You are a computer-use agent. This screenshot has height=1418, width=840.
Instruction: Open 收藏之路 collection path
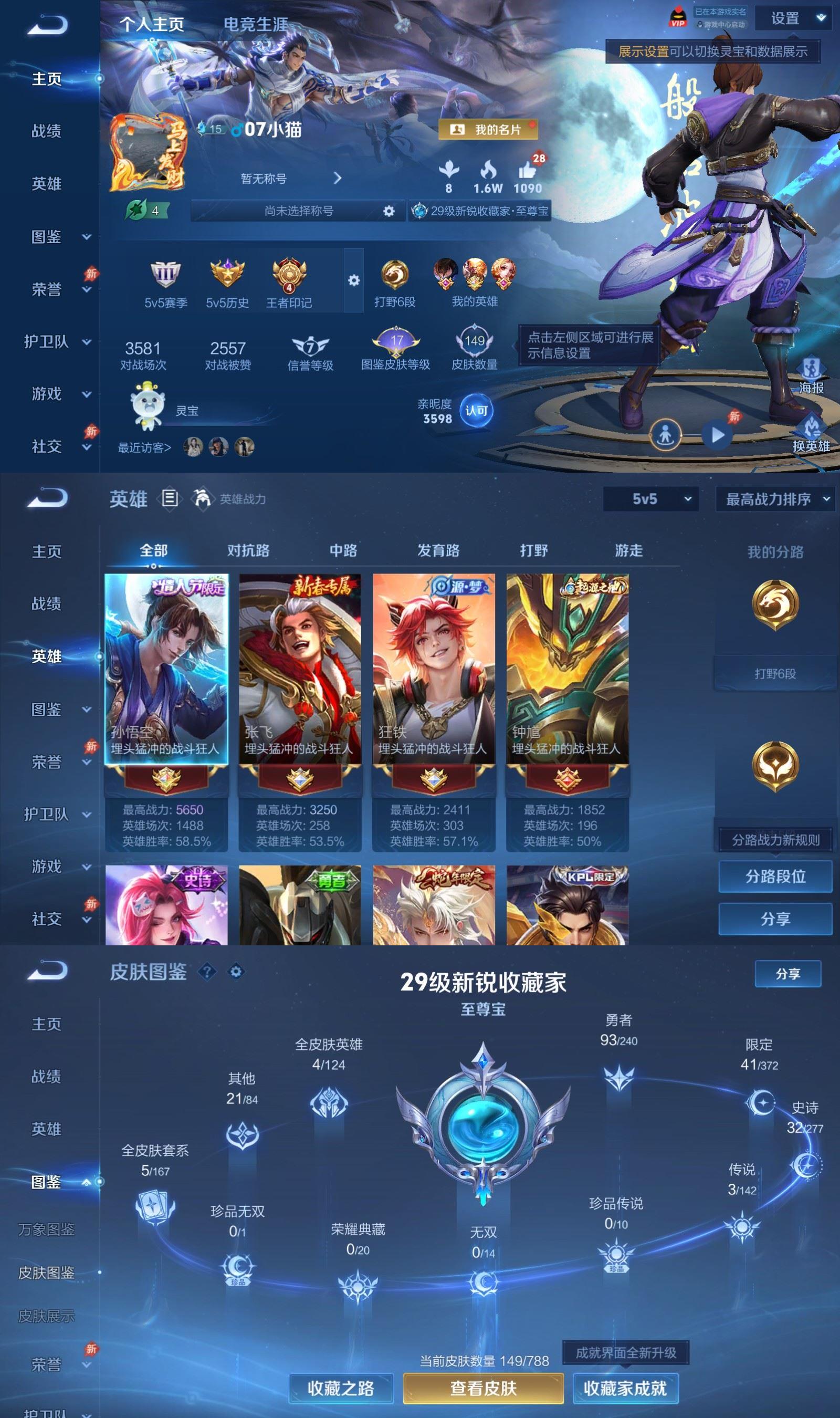coord(341,1388)
